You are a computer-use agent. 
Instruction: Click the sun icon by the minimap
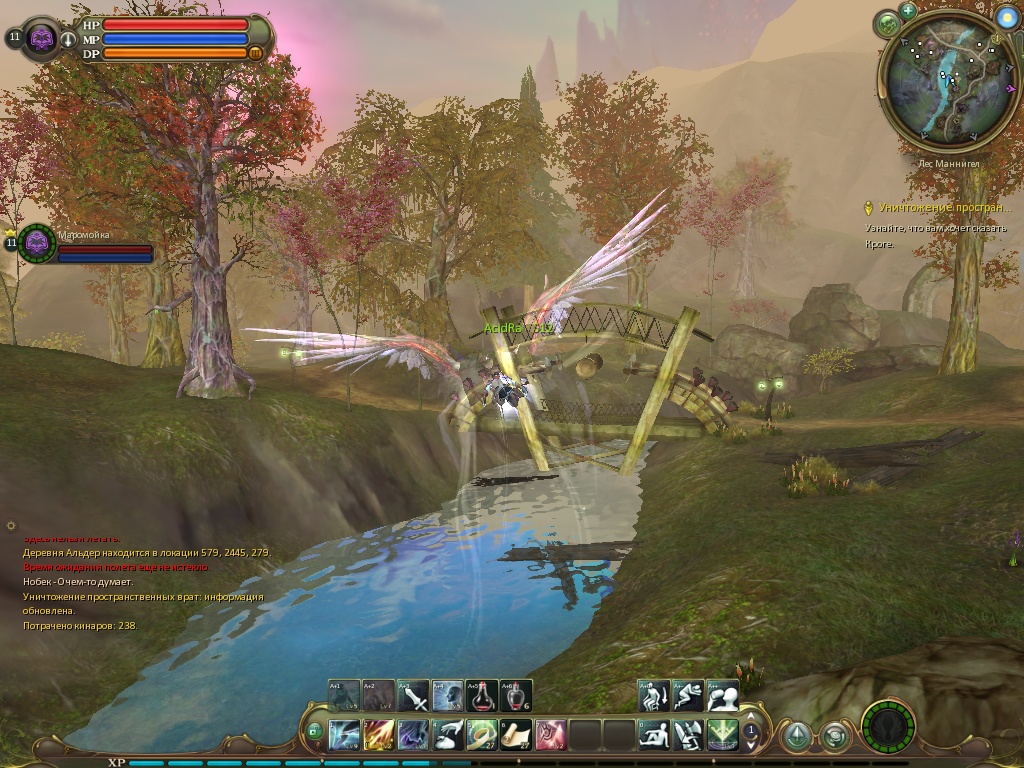click(x=1007, y=16)
